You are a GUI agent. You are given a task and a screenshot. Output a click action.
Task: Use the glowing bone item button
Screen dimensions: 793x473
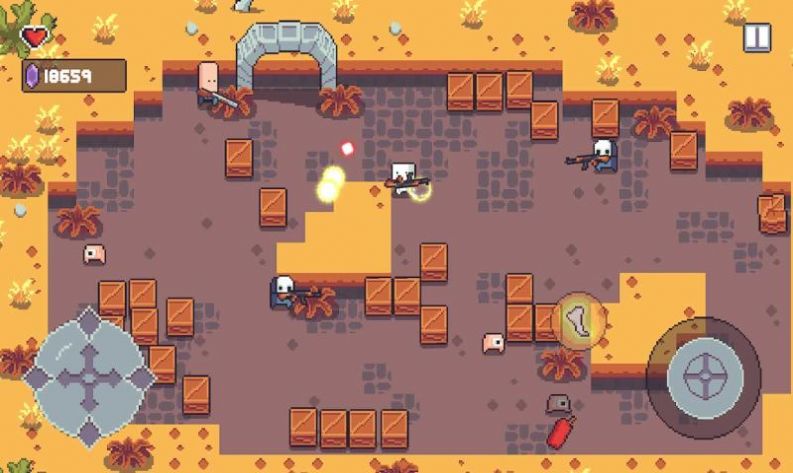pyautogui.click(x=578, y=321)
